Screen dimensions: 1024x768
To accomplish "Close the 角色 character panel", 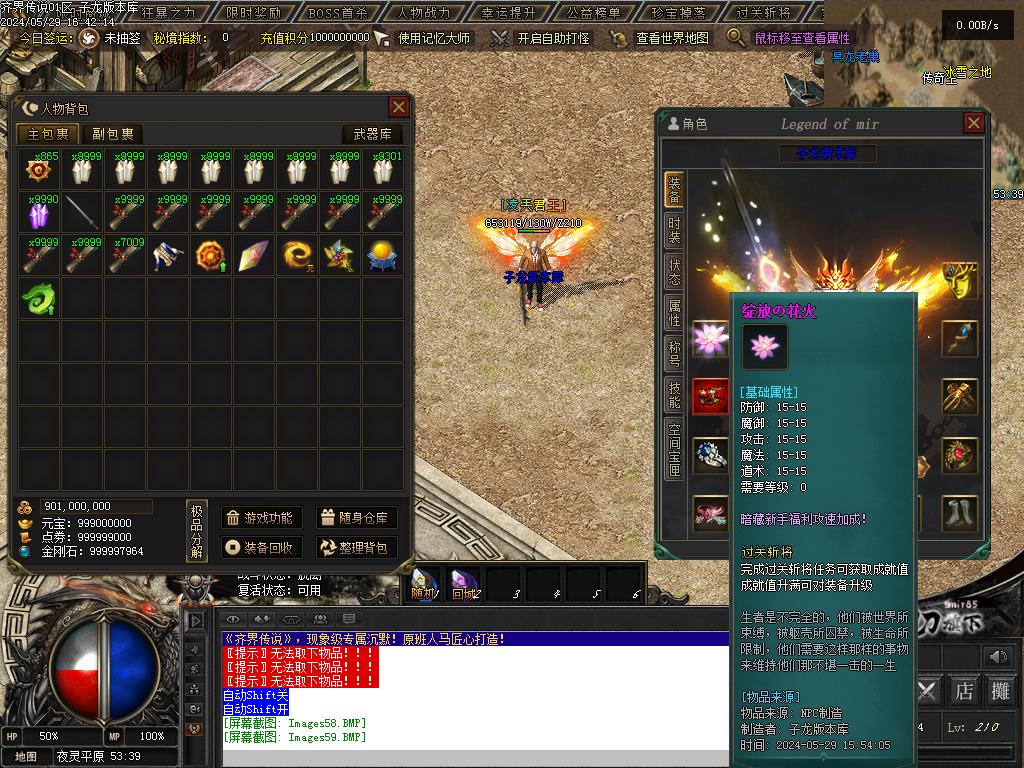I will pyautogui.click(x=974, y=123).
